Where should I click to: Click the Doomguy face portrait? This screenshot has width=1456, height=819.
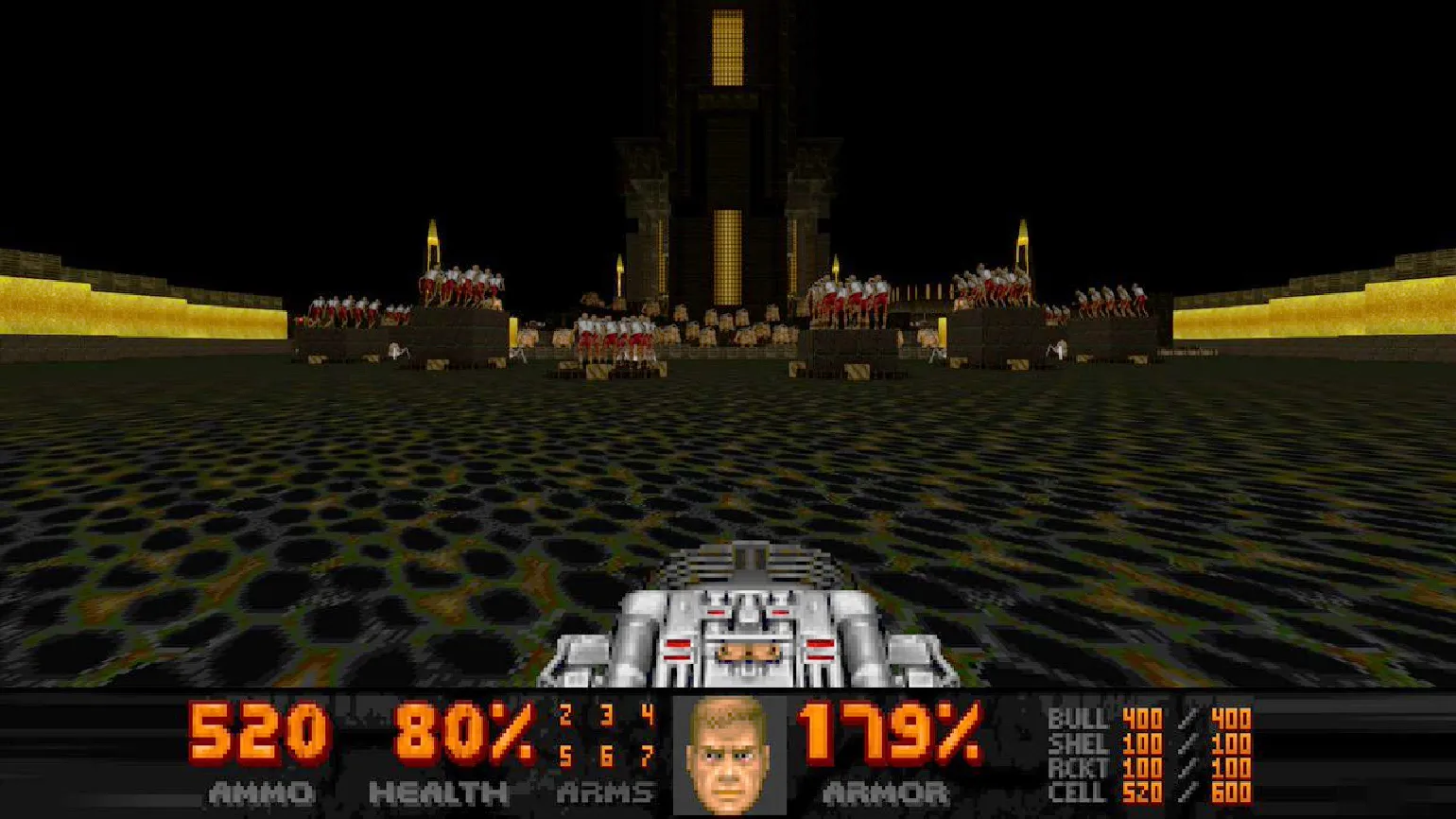point(728,755)
